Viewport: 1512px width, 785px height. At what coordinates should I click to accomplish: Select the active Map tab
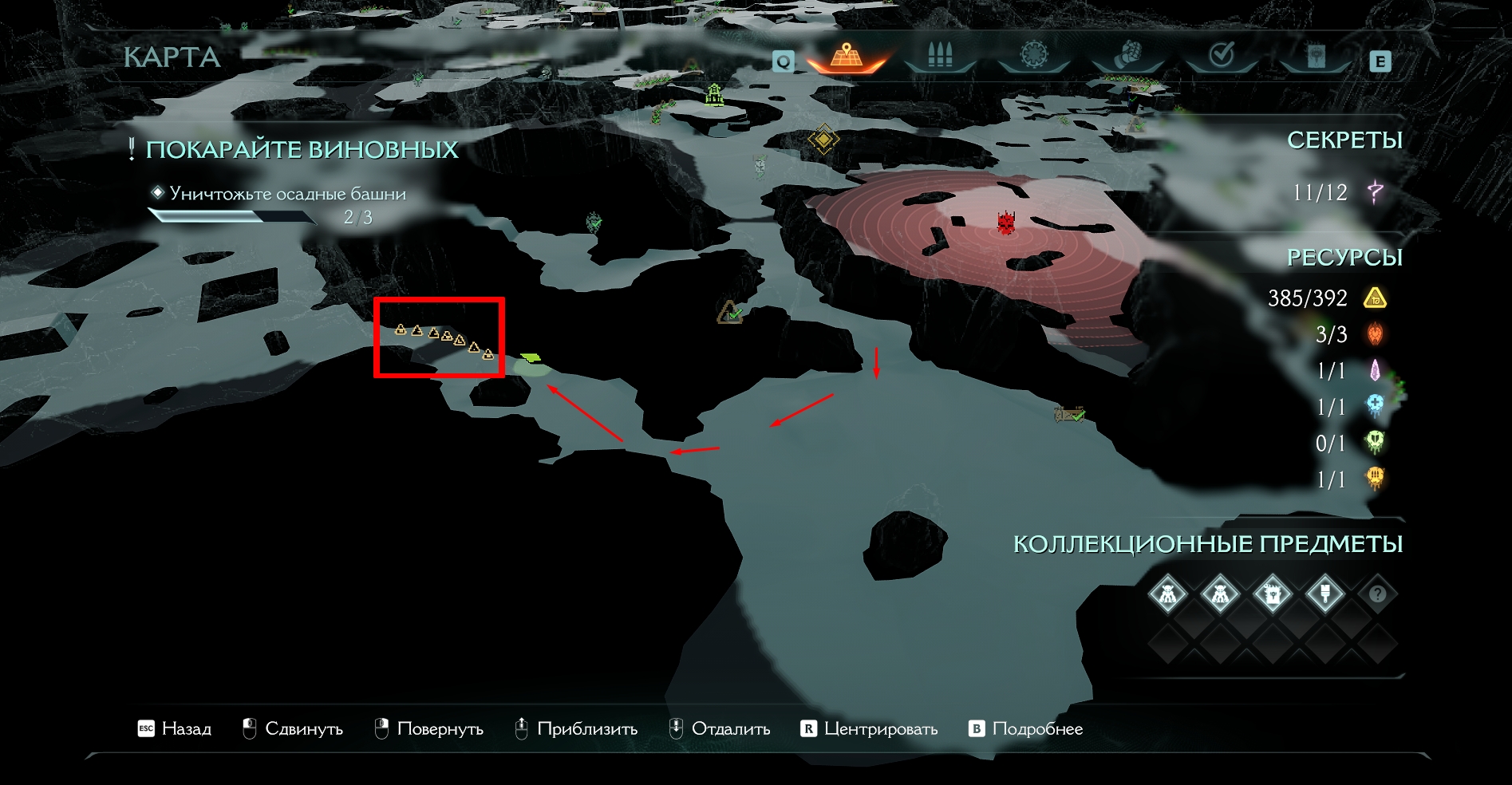tap(846, 57)
